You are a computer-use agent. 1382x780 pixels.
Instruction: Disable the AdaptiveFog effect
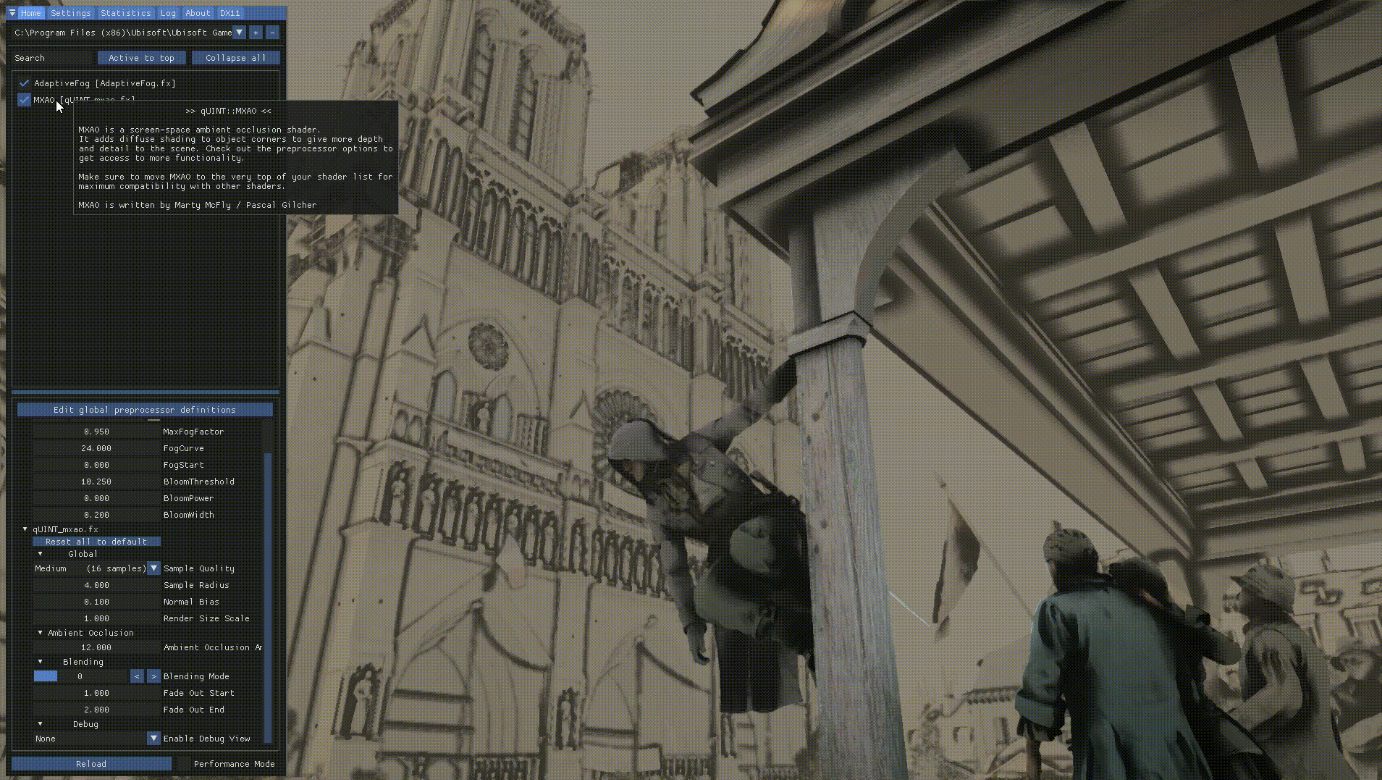pos(23,83)
